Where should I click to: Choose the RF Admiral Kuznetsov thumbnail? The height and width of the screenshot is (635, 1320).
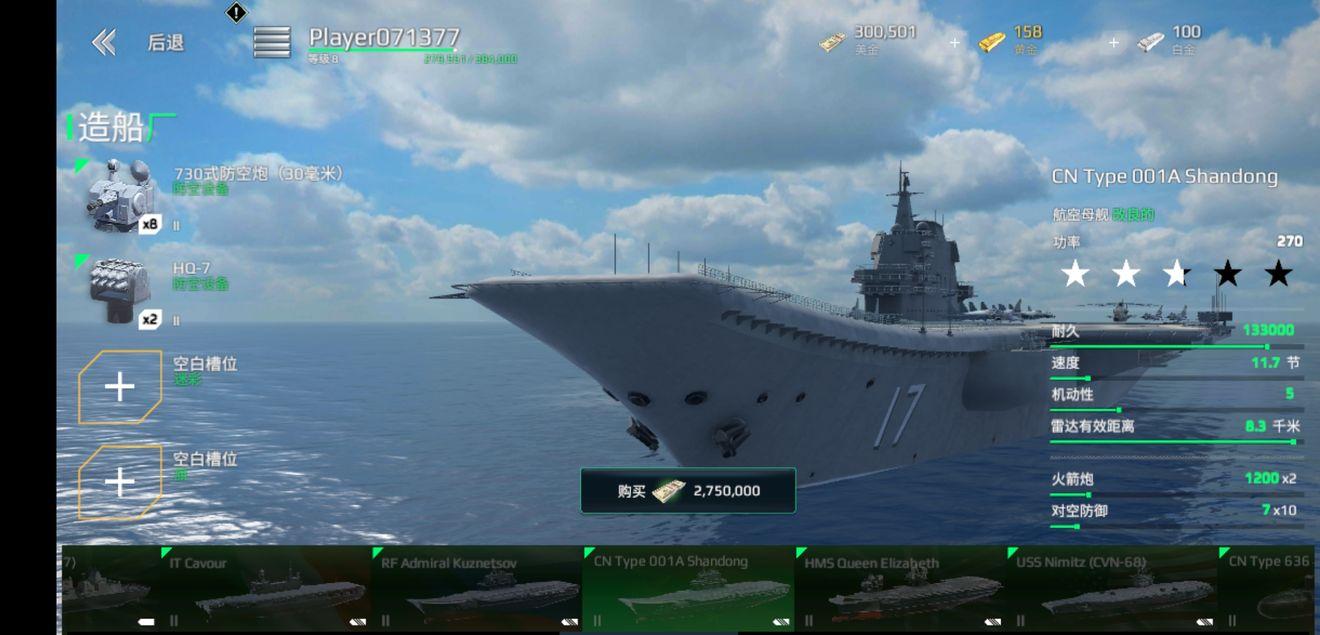point(476,588)
